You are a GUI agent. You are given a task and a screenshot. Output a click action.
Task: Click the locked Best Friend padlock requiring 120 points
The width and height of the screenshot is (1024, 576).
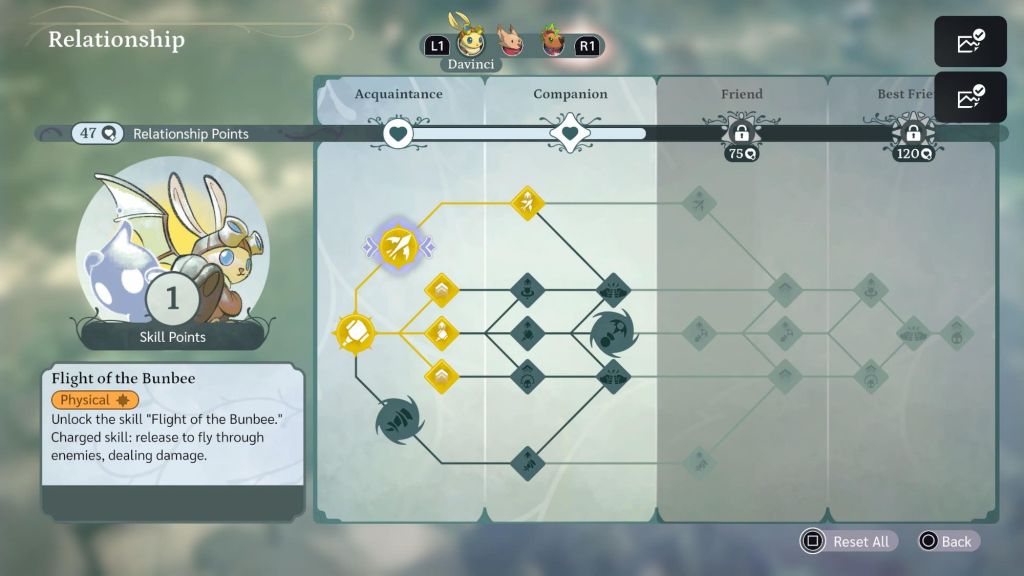(x=913, y=133)
